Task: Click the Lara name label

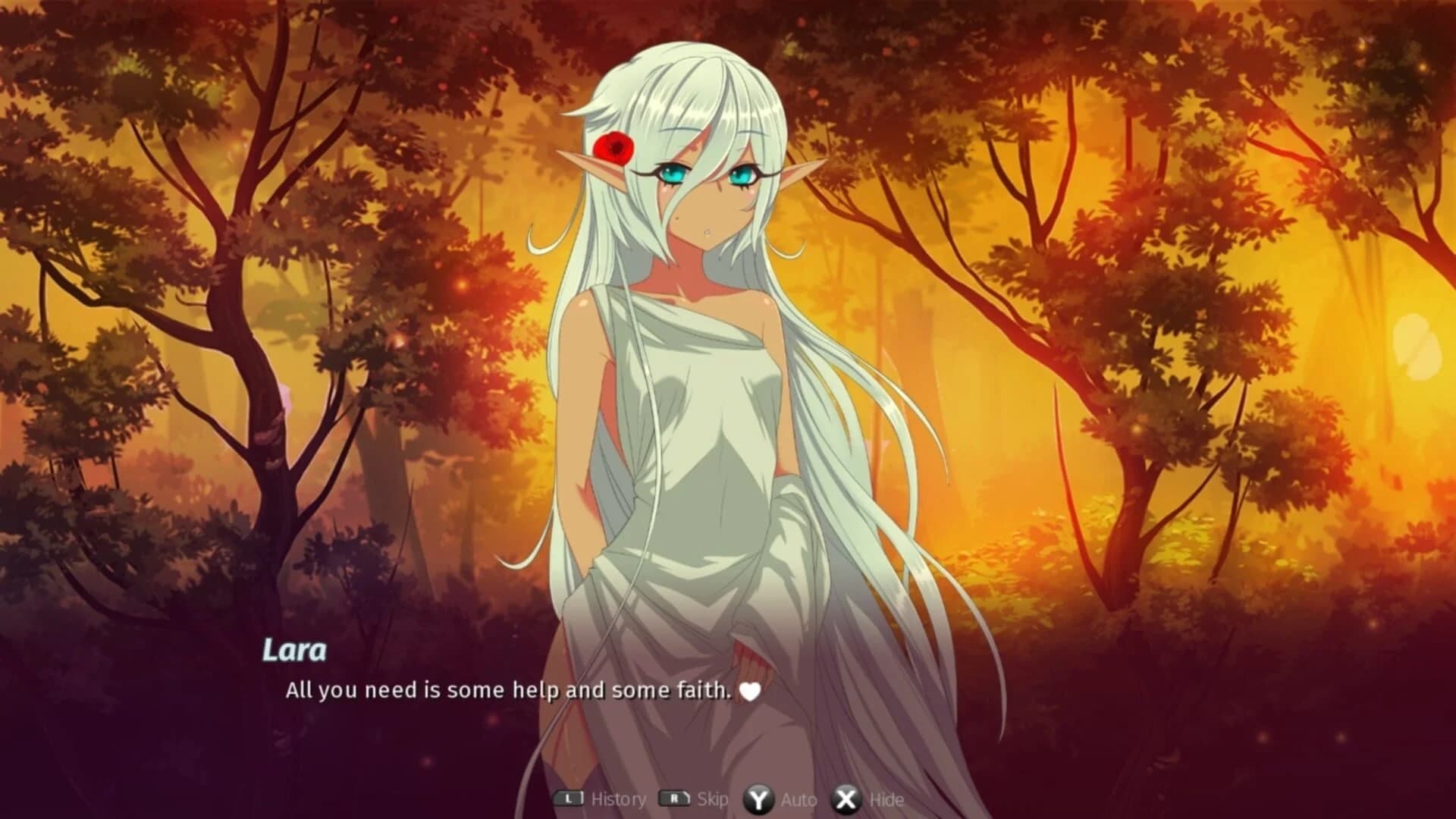Action: [296, 648]
